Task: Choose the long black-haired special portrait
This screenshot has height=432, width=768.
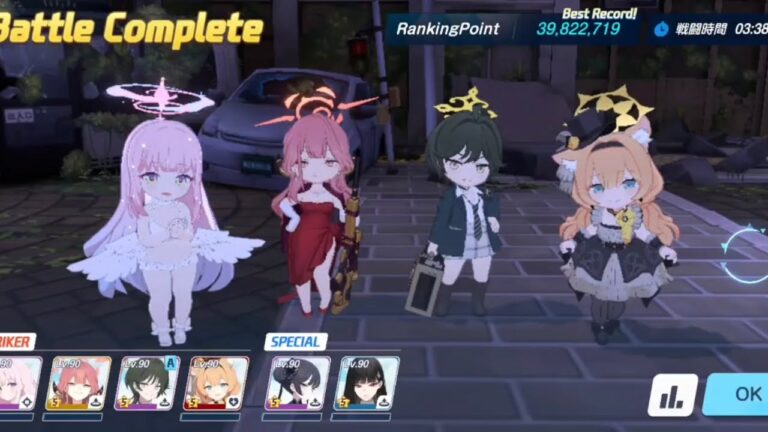Action: 366,384
